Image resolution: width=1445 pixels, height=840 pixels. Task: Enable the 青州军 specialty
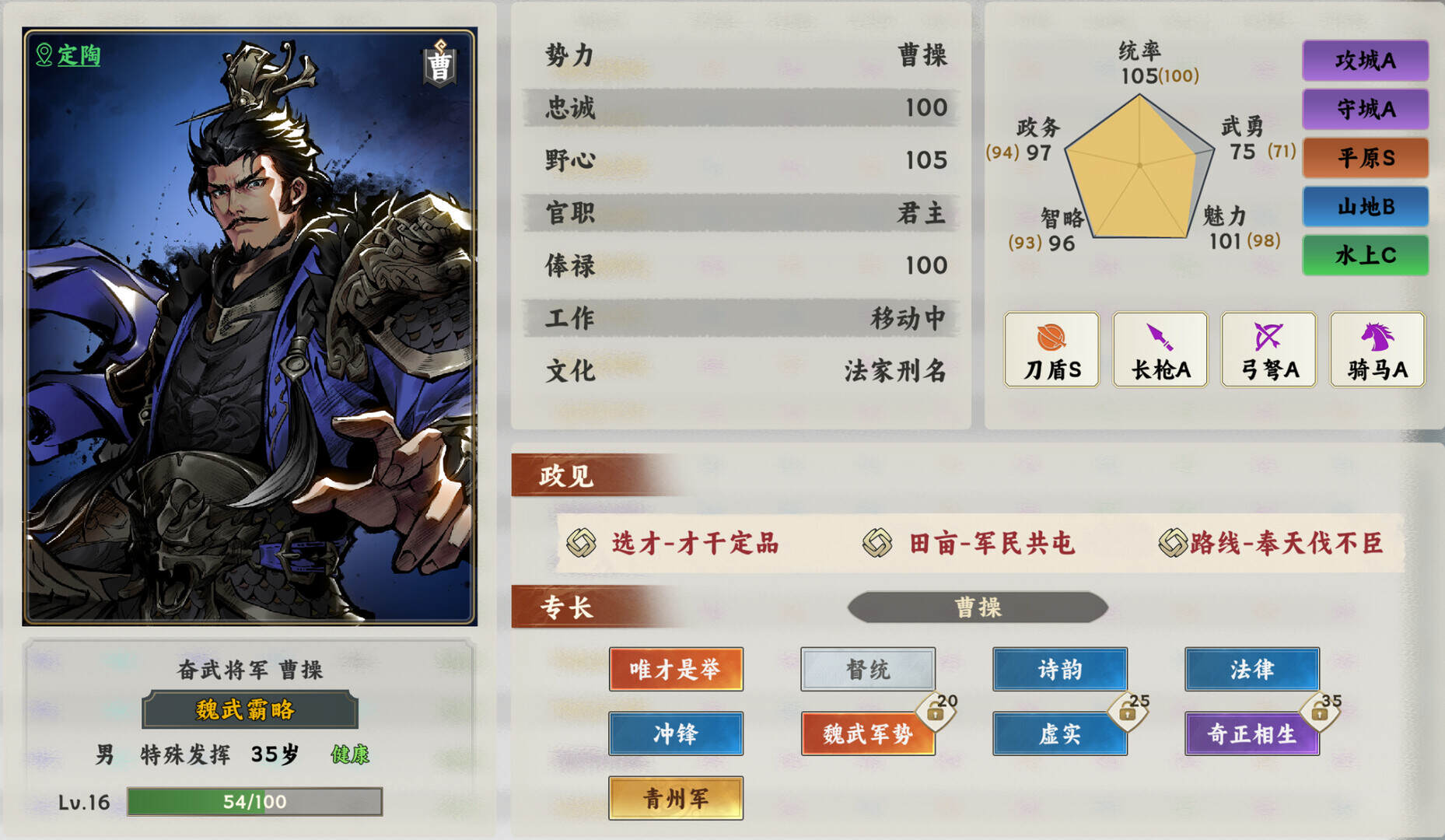coord(676,798)
